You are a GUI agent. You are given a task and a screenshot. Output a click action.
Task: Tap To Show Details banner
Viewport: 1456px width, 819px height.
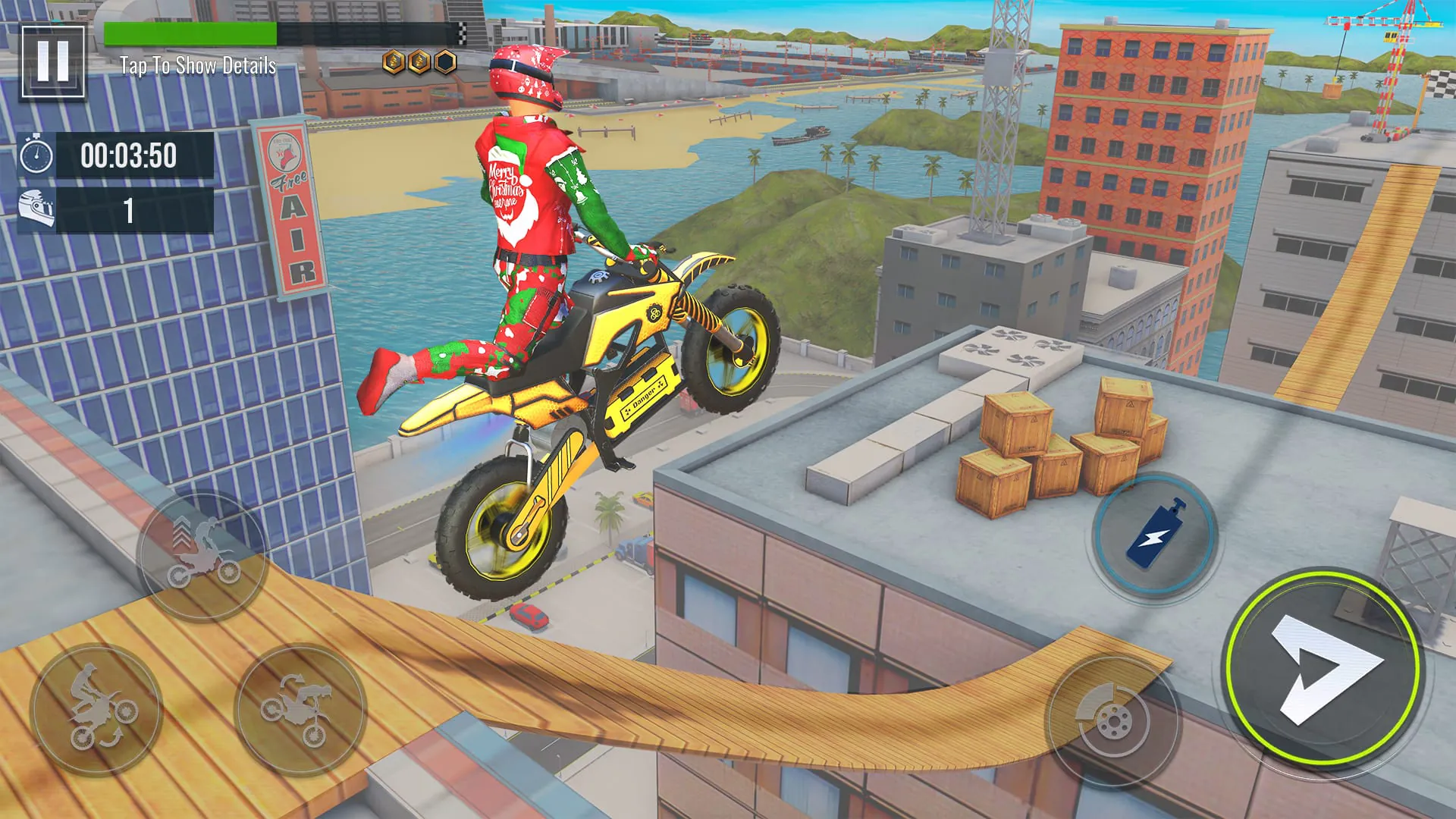point(199,67)
